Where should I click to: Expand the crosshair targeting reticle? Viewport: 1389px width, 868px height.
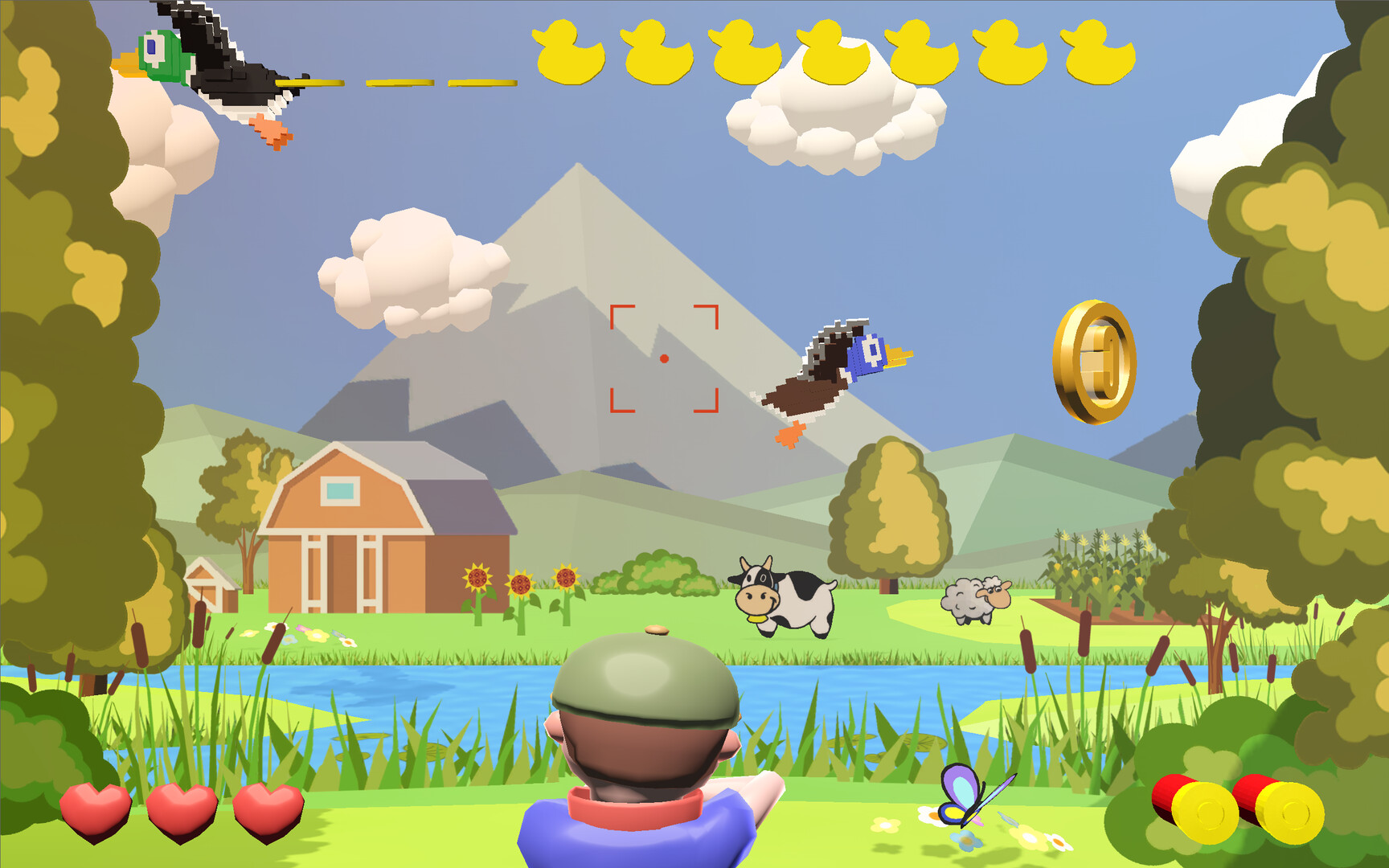tap(665, 358)
